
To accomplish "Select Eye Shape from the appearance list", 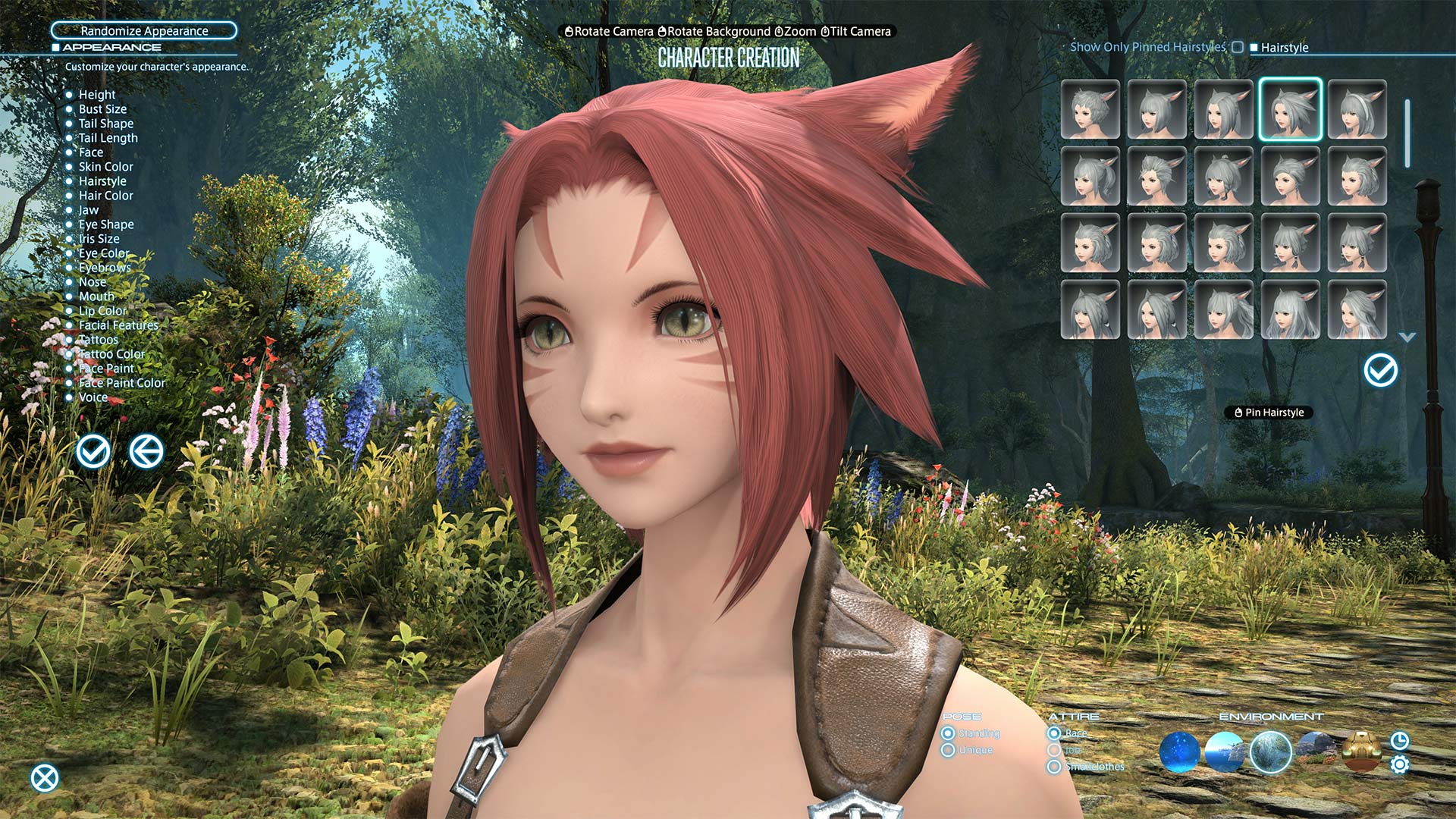I will coord(106,224).
